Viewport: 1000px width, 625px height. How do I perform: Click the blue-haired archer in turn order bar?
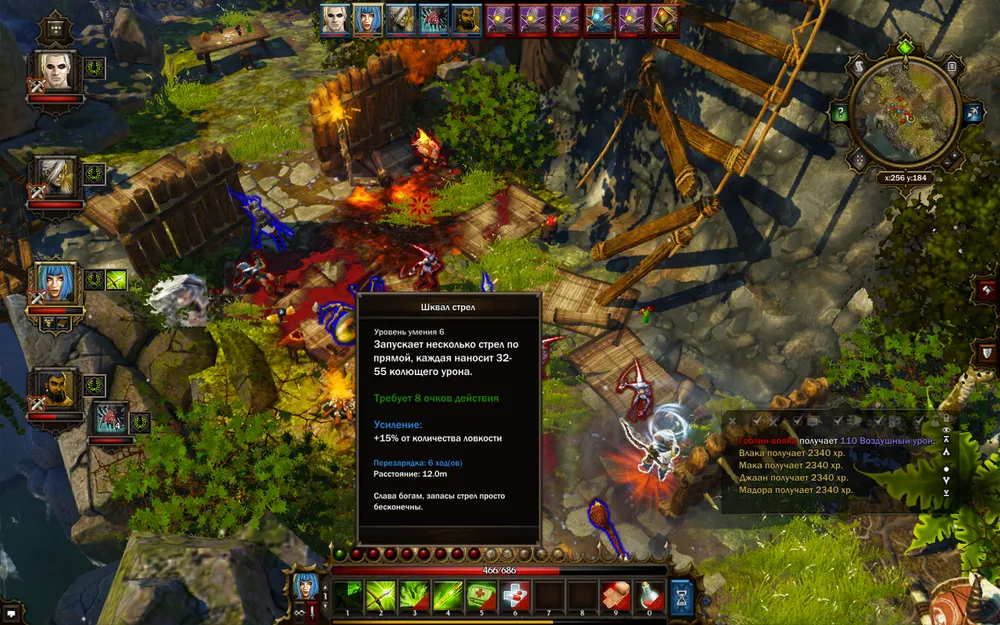pos(367,20)
